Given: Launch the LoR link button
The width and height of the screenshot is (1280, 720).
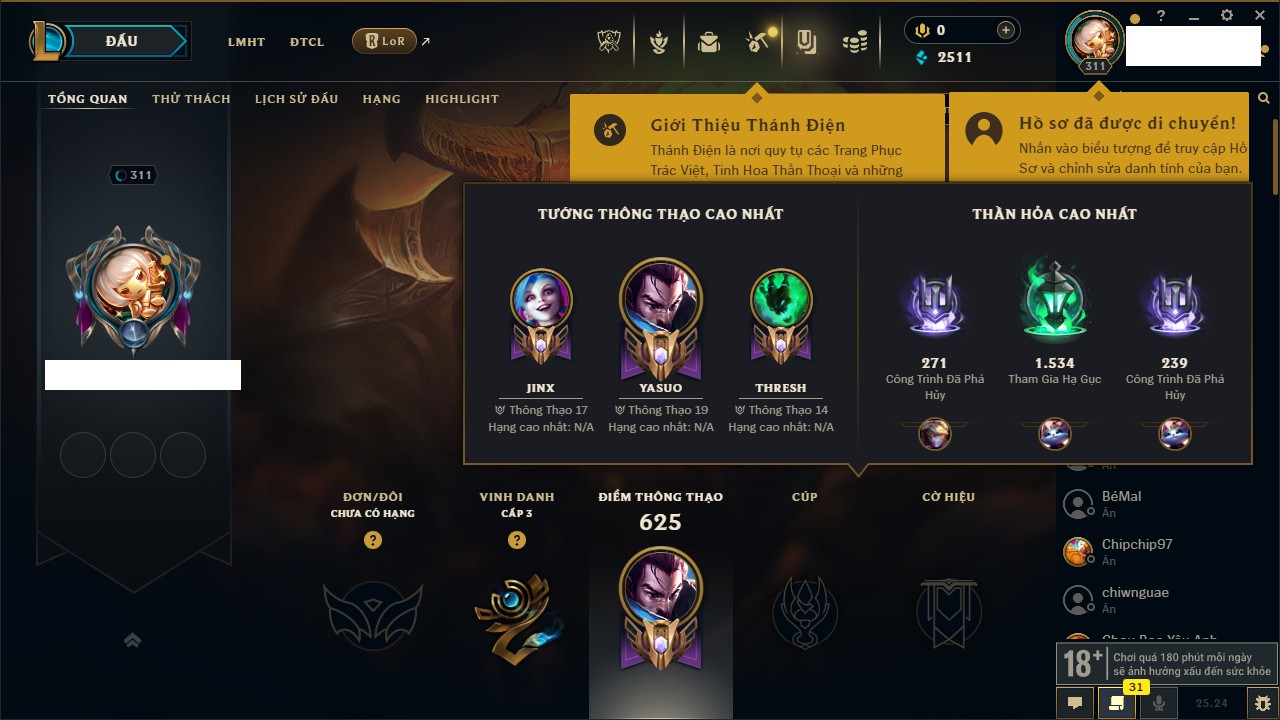Looking at the screenshot, I should [385, 41].
